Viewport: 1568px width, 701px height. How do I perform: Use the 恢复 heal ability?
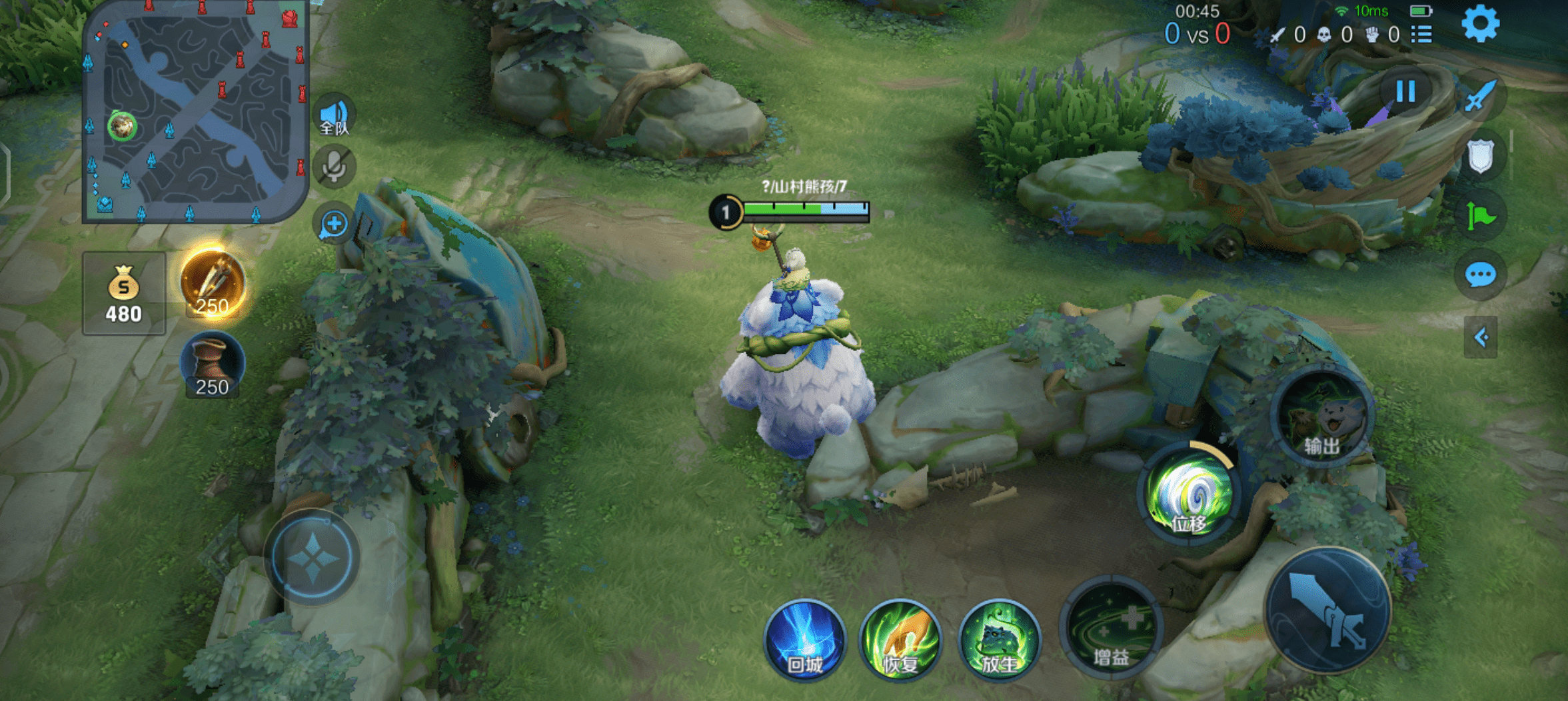[900, 641]
